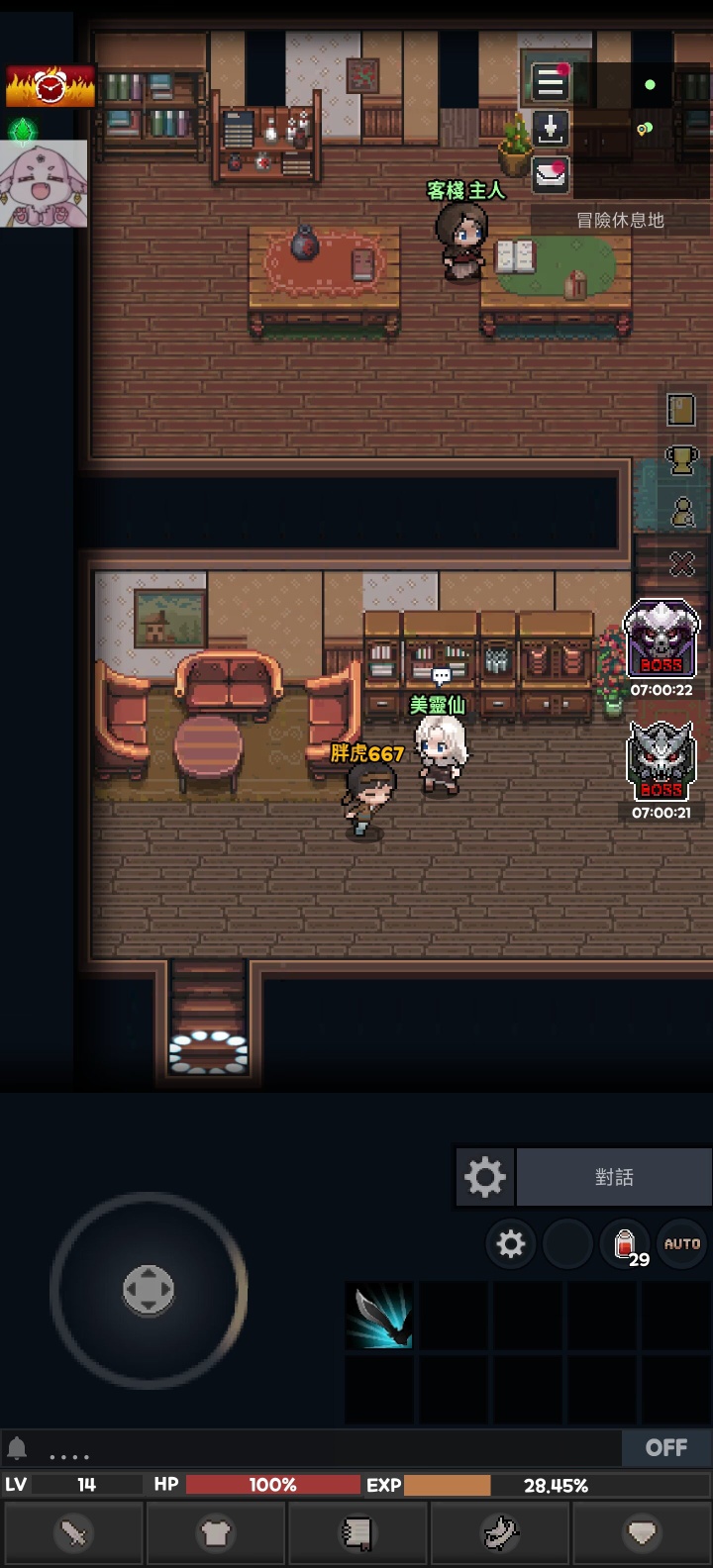Select the gray boss timer icon
This screenshot has height=1568, width=713.
[662, 762]
